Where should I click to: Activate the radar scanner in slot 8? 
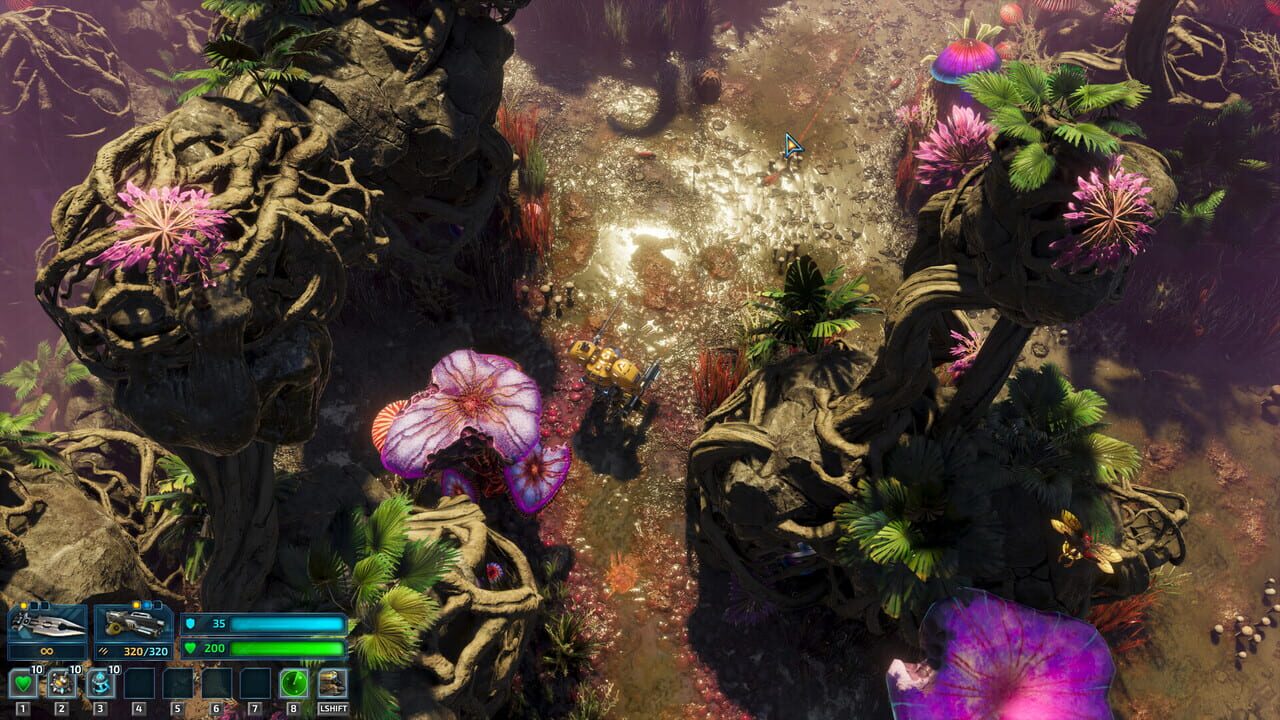292,683
